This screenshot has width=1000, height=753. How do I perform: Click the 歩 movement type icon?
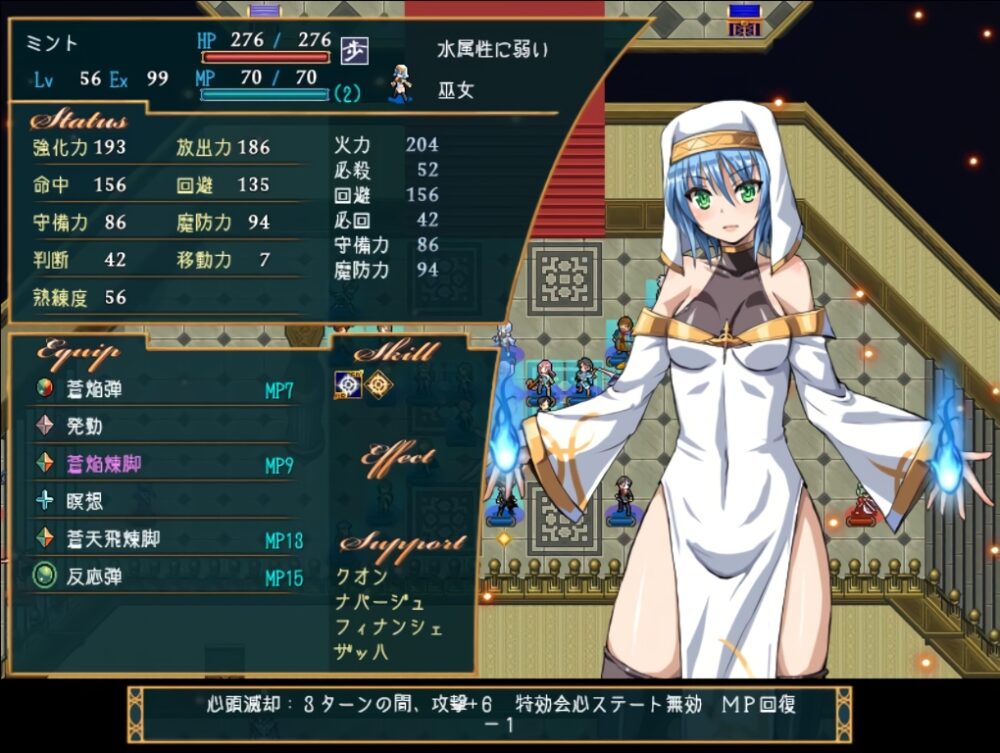351,49
